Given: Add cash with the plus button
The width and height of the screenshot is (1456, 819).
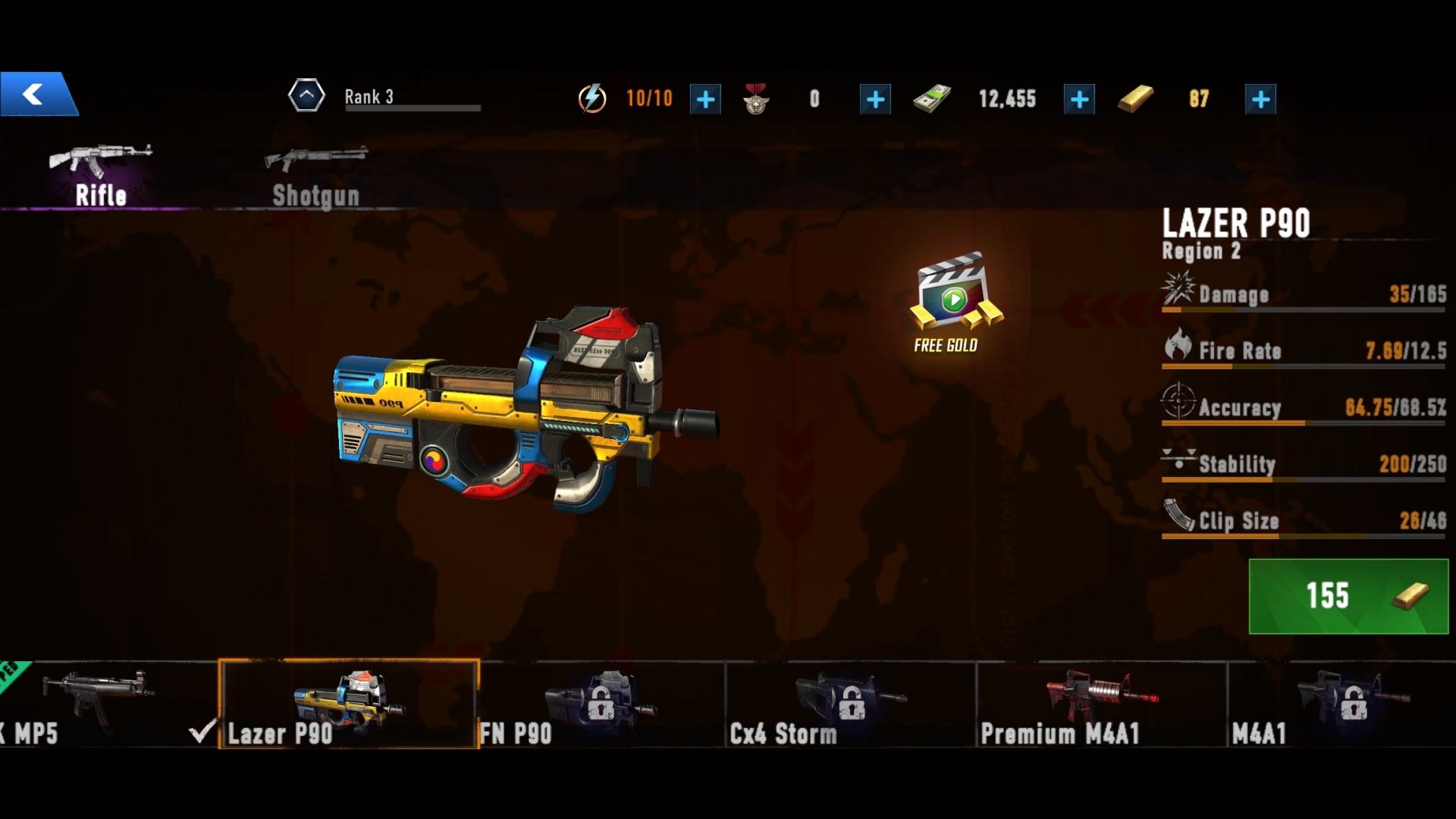Looking at the screenshot, I should pos(1079,99).
